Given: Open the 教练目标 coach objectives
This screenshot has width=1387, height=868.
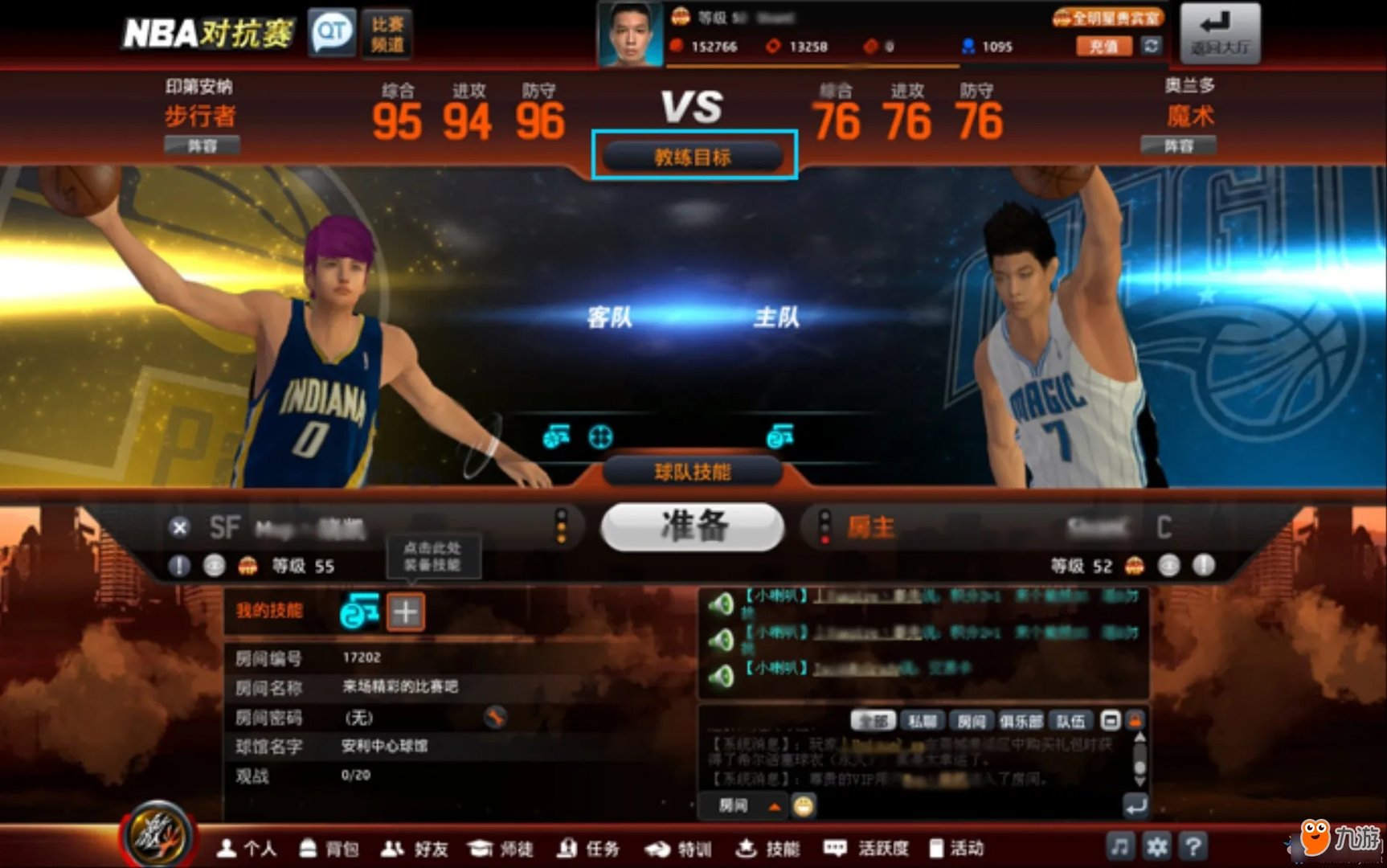Looking at the screenshot, I should point(693,157).
